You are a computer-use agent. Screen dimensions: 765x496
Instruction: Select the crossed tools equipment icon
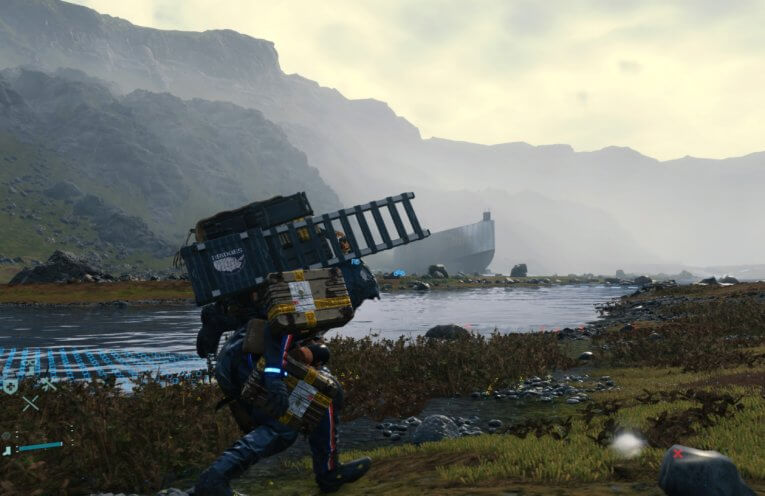(x=48, y=384)
